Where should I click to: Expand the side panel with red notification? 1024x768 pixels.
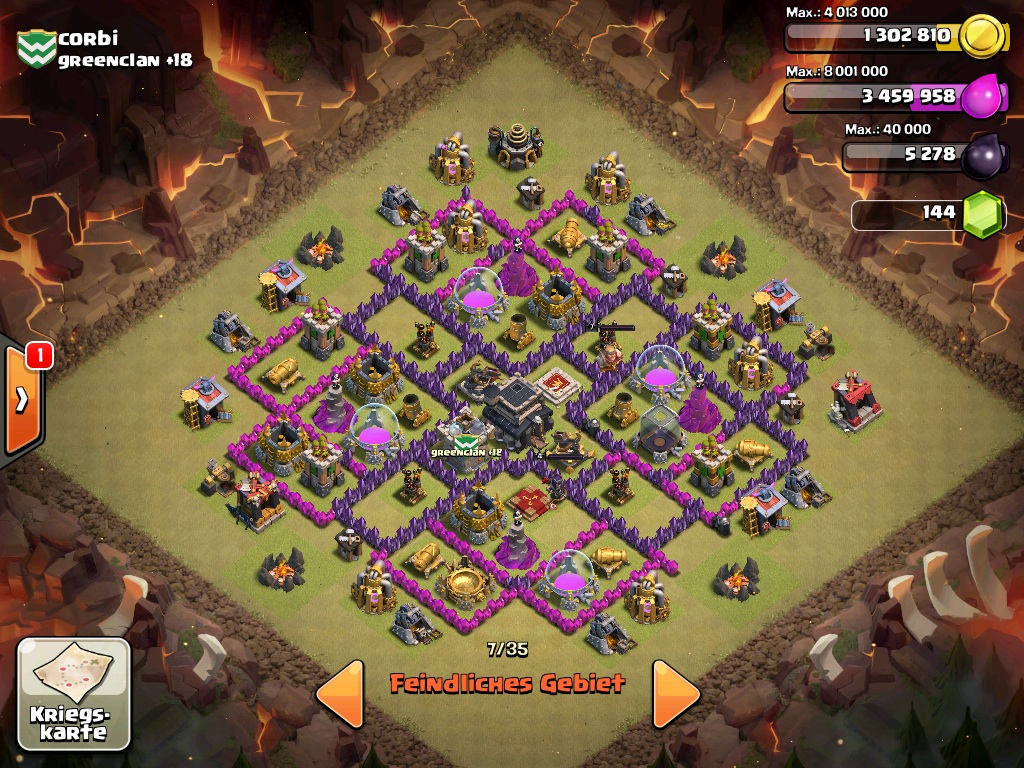[22, 398]
